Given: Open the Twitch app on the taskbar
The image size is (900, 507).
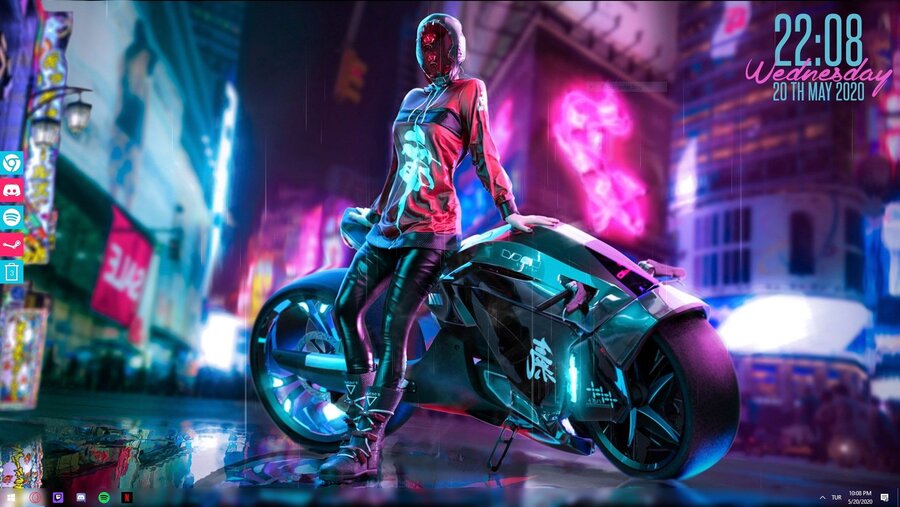Looking at the screenshot, I should tap(58, 497).
